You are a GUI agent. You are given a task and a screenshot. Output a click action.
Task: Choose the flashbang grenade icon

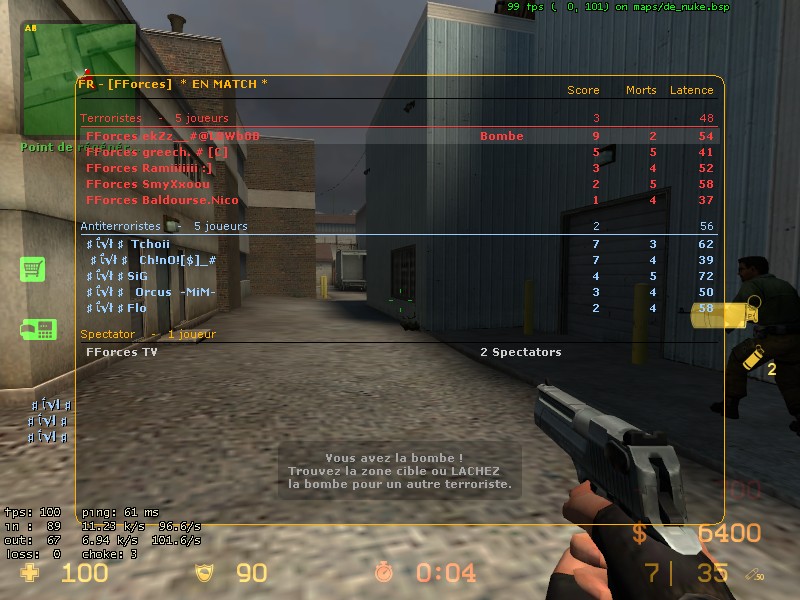point(750,359)
